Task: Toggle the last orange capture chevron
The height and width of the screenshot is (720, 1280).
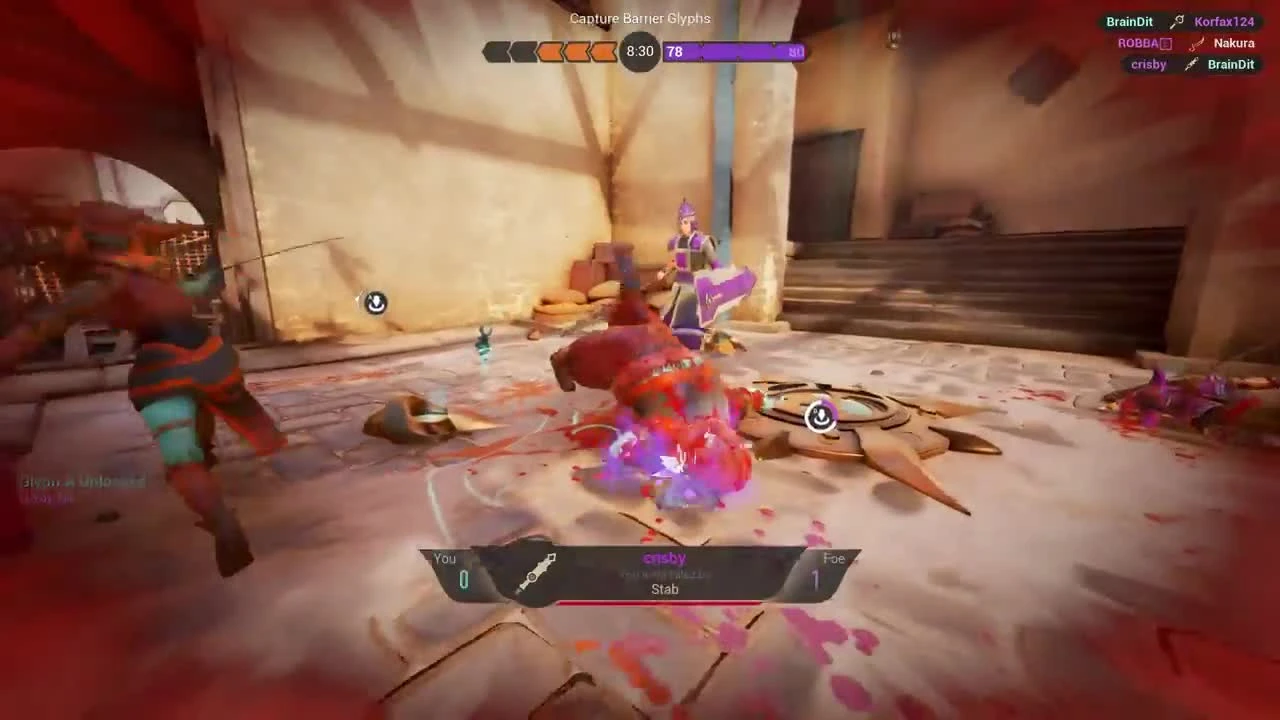Action: (x=604, y=51)
